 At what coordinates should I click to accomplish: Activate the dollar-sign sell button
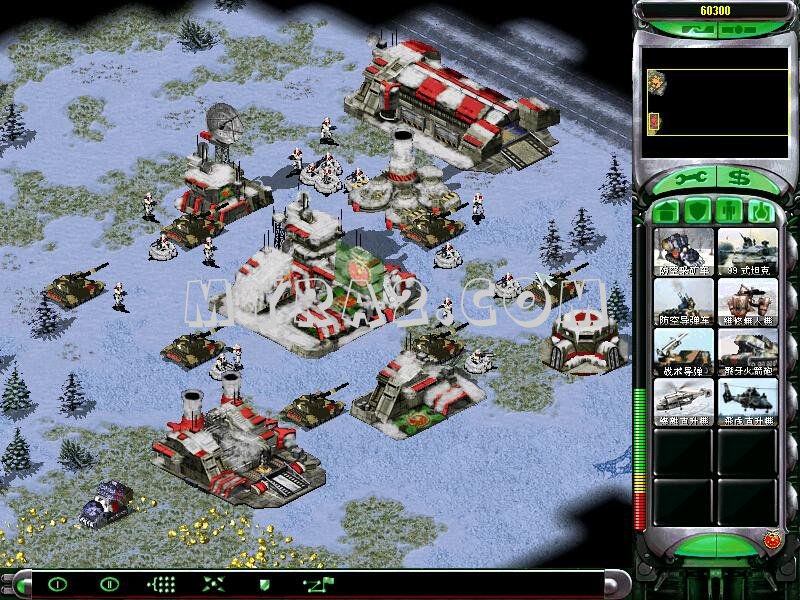point(739,178)
